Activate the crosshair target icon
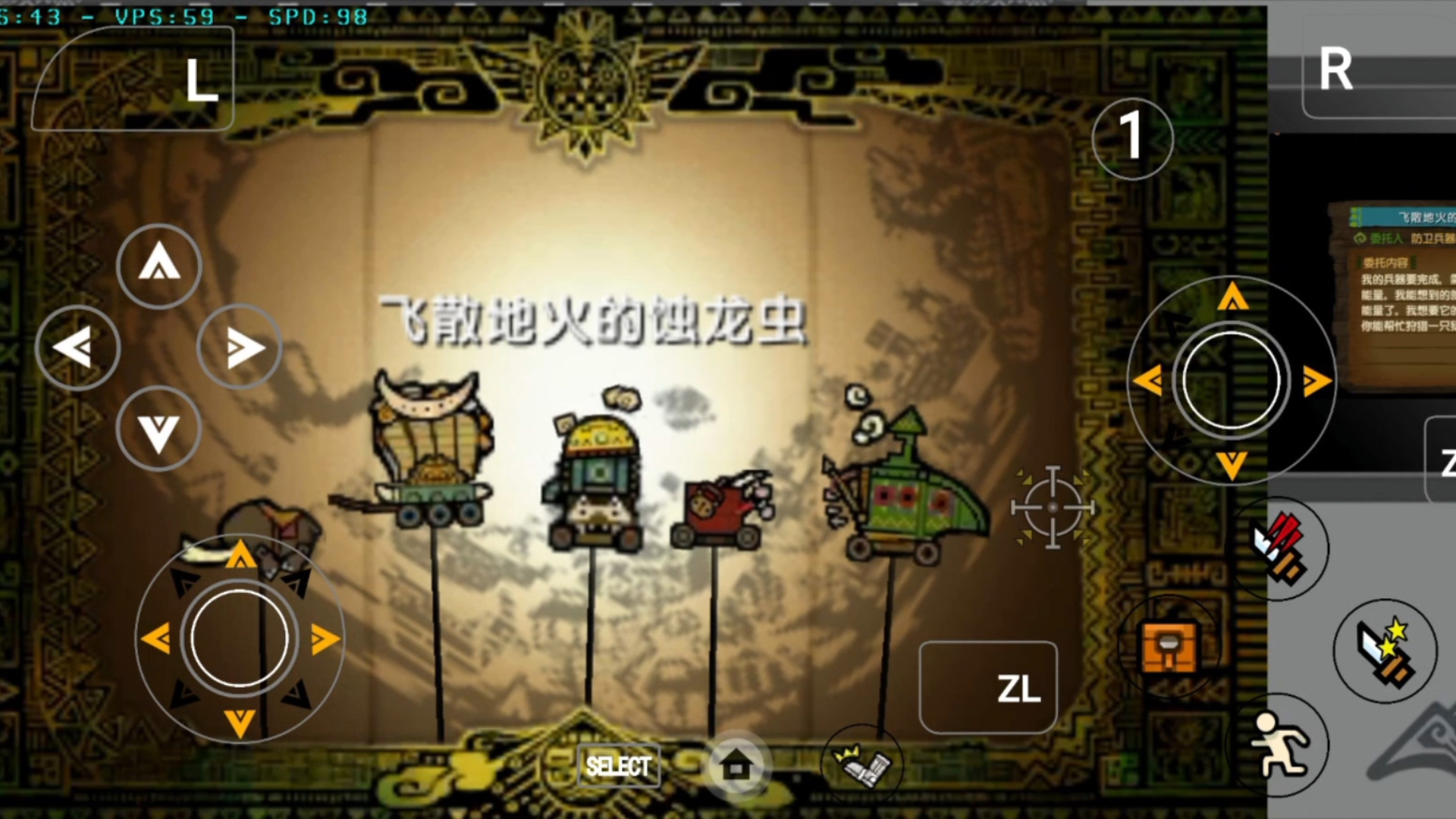 point(1053,507)
